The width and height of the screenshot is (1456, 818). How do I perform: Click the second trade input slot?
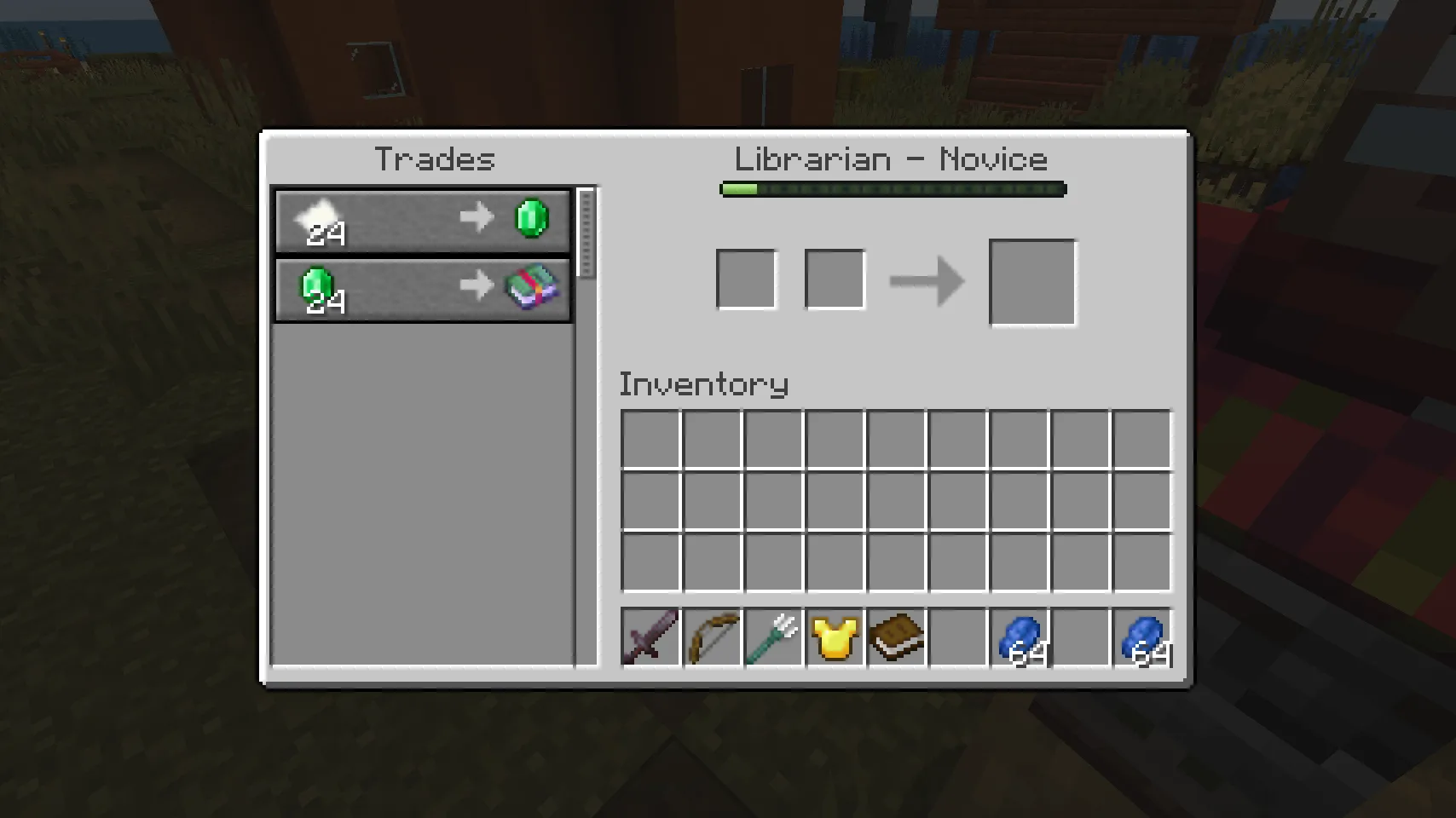coord(834,278)
